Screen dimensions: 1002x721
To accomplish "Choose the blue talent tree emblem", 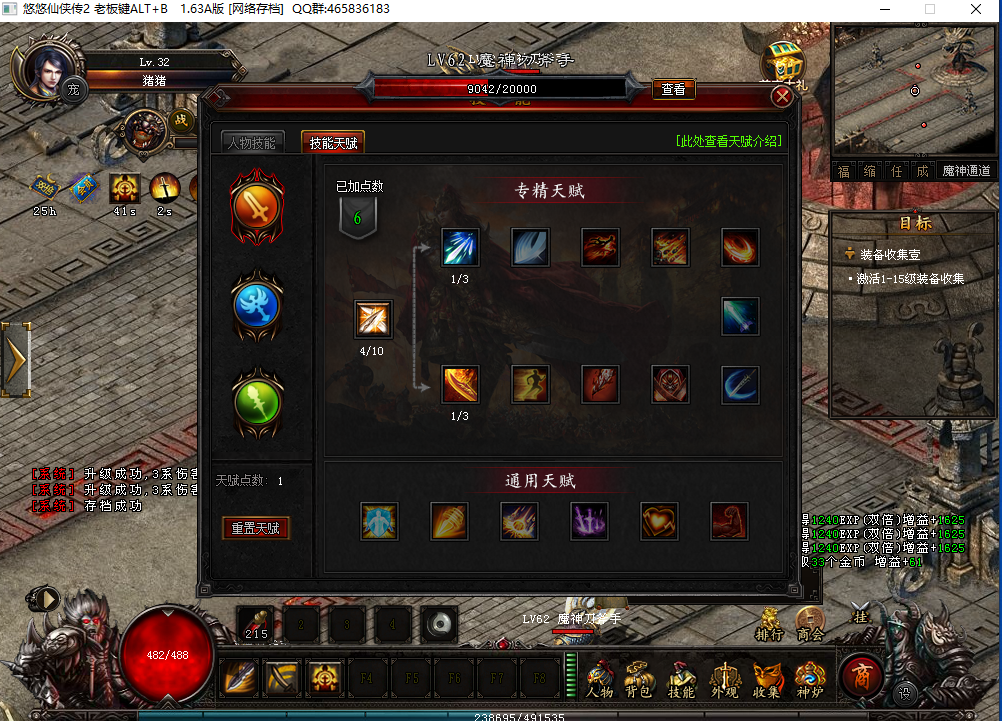I will [257, 305].
